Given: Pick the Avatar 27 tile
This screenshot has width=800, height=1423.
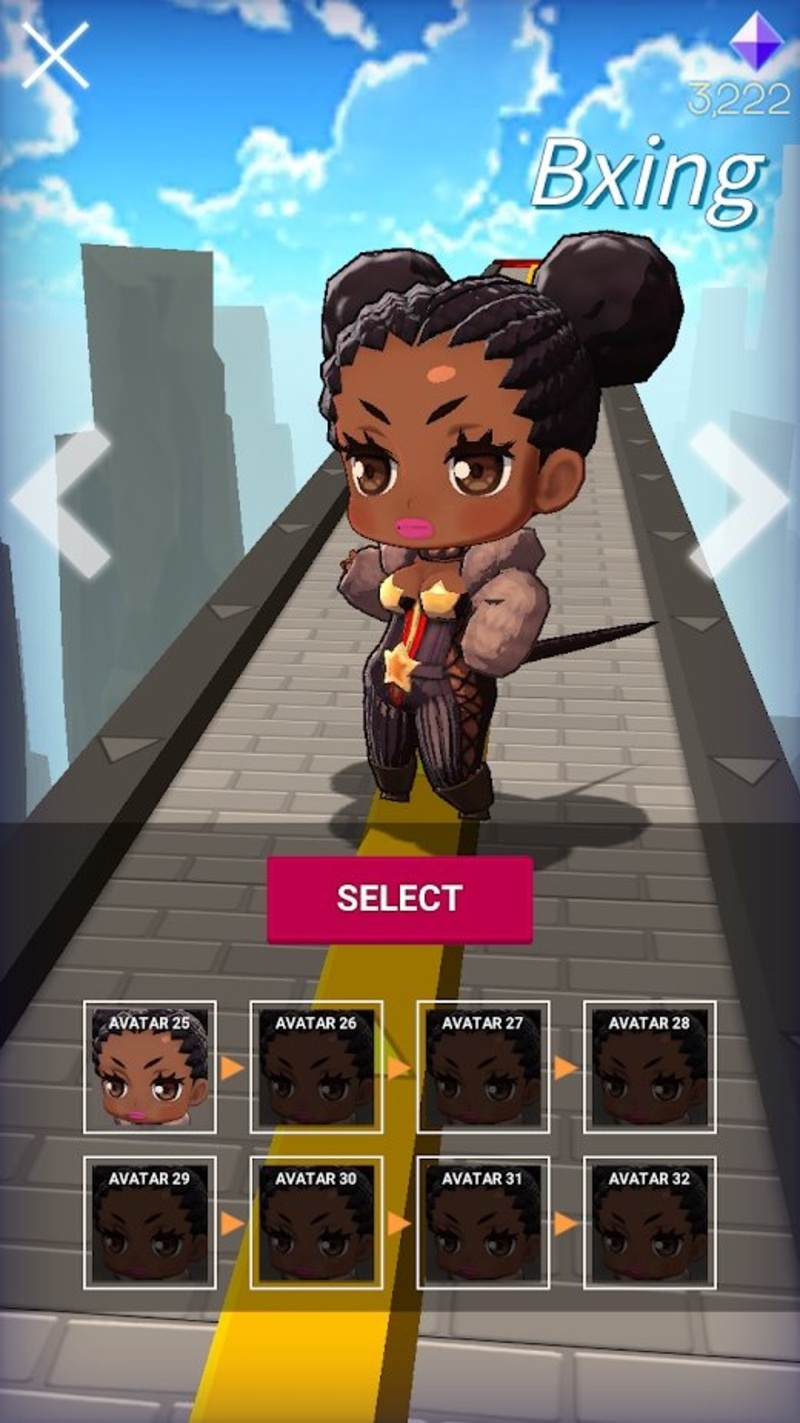Looking at the screenshot, I should click(x=483, y=1067).
